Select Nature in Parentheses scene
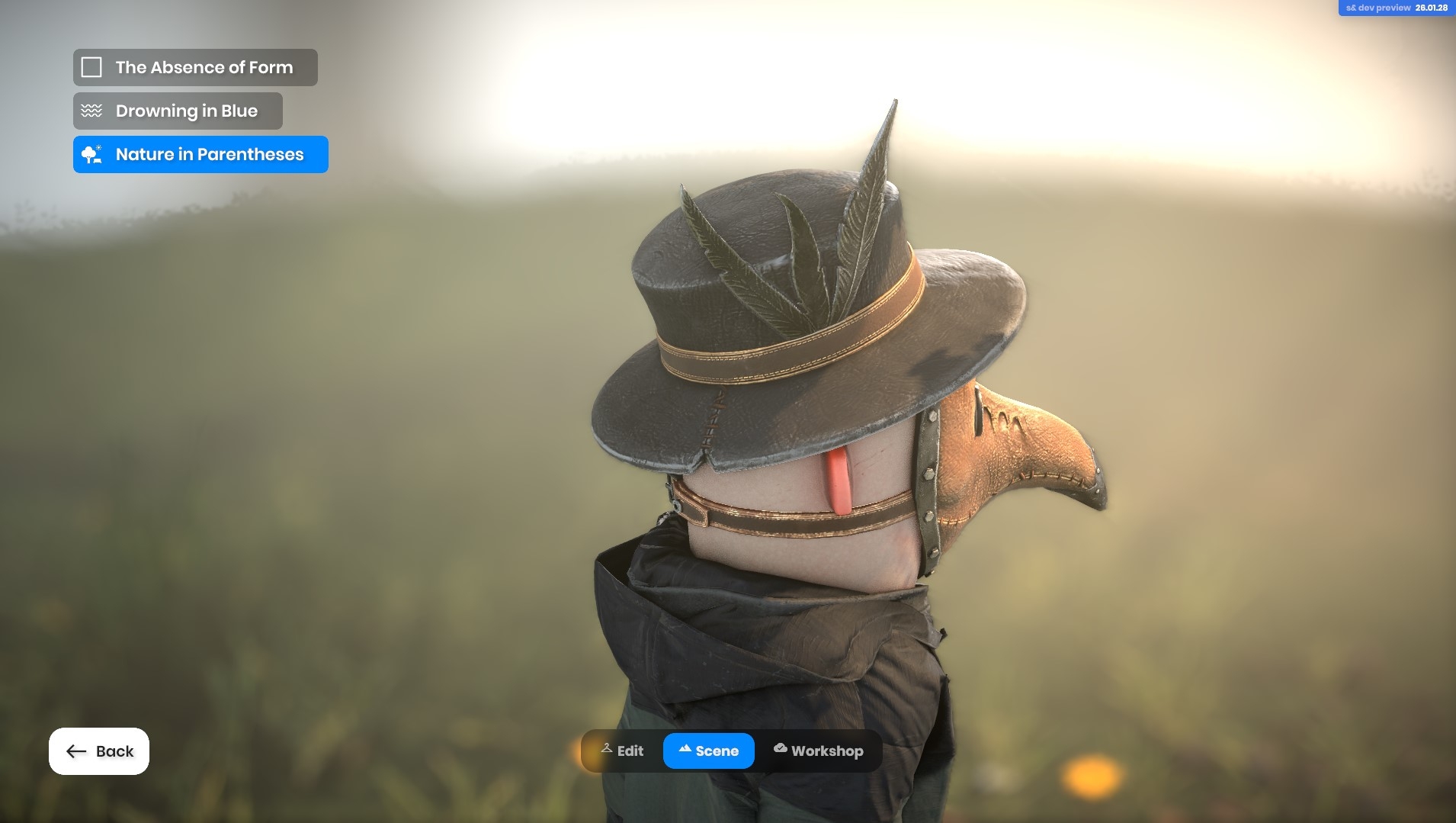The image size is (1456, 823). click(200, 155)
